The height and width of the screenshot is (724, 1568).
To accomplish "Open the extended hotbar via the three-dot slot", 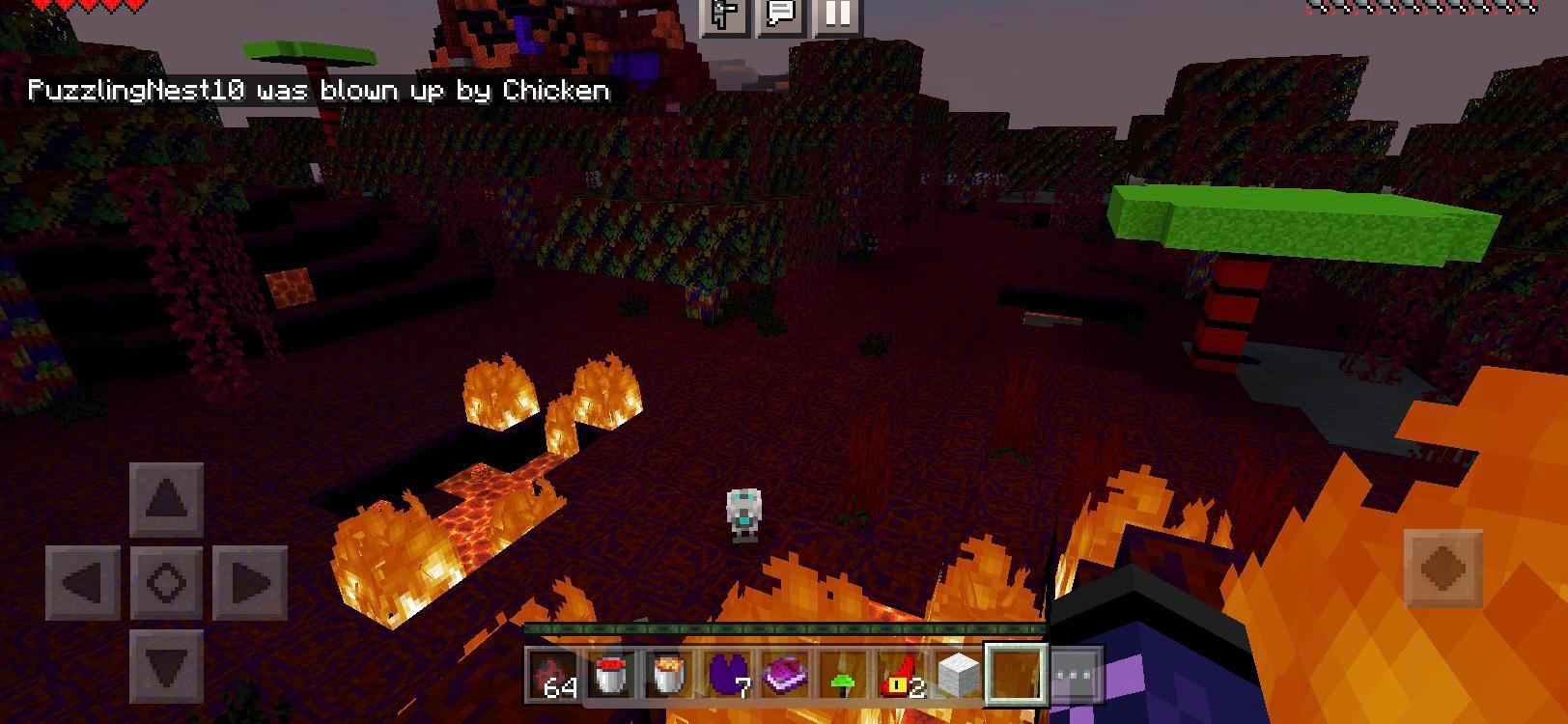I will click(x=1075, y=676).
